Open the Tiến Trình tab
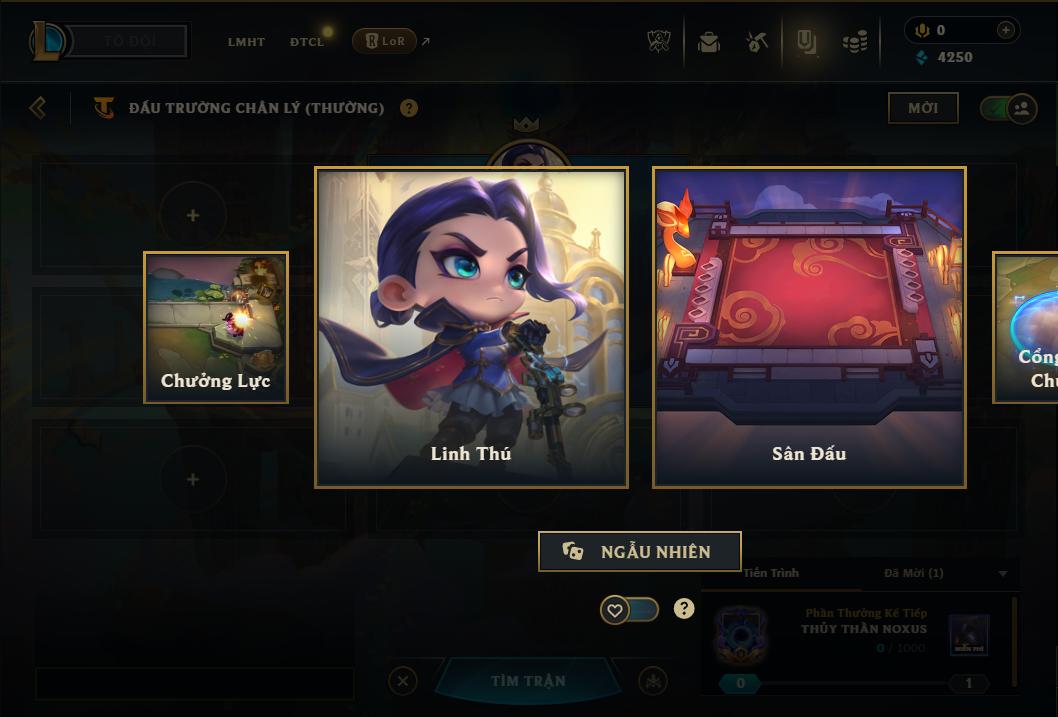 point(771,573)
